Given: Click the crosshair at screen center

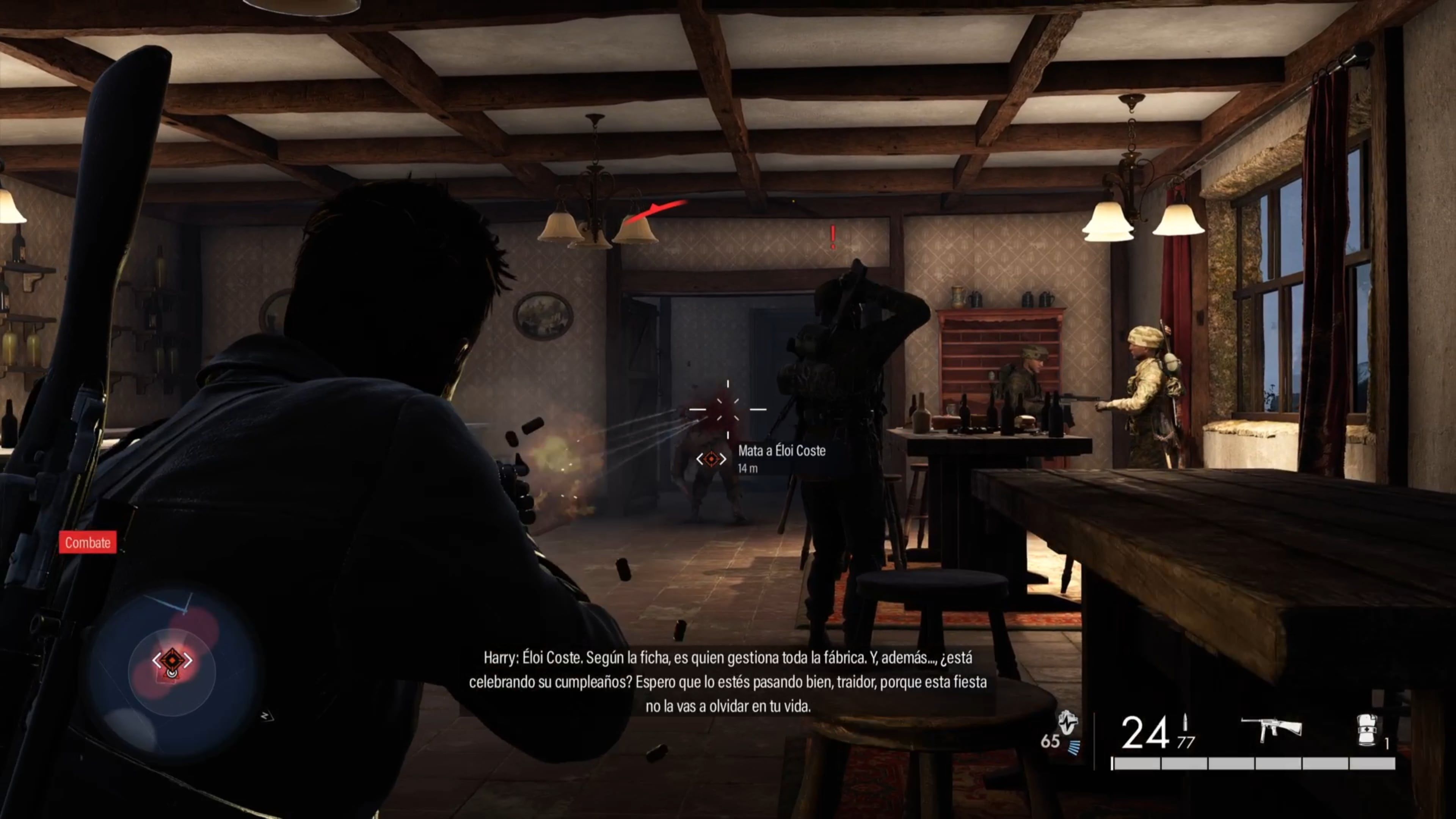Looking at the screenshot, I should click(728, 409).
